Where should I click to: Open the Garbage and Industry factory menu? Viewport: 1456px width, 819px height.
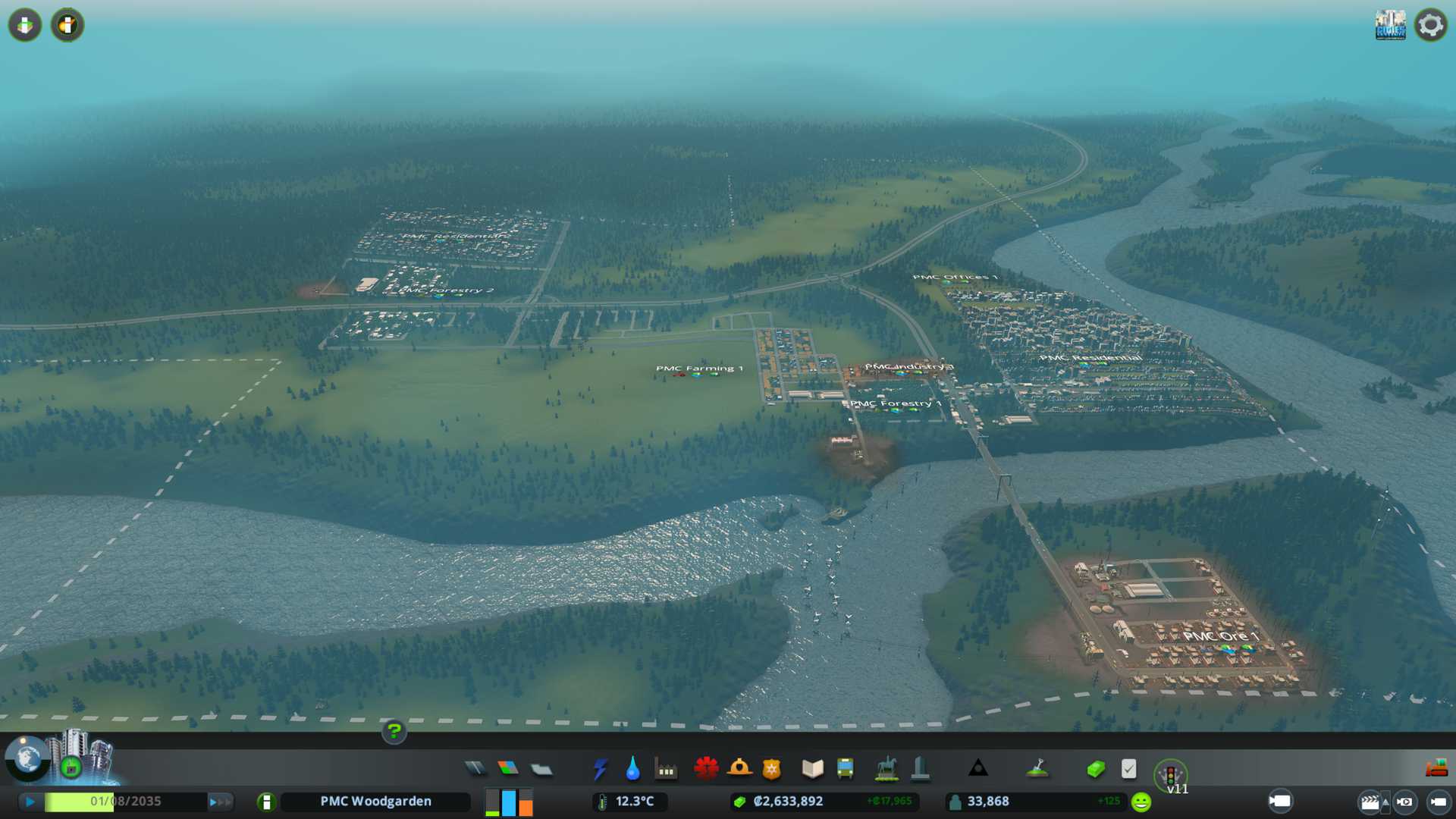[666, 769]
